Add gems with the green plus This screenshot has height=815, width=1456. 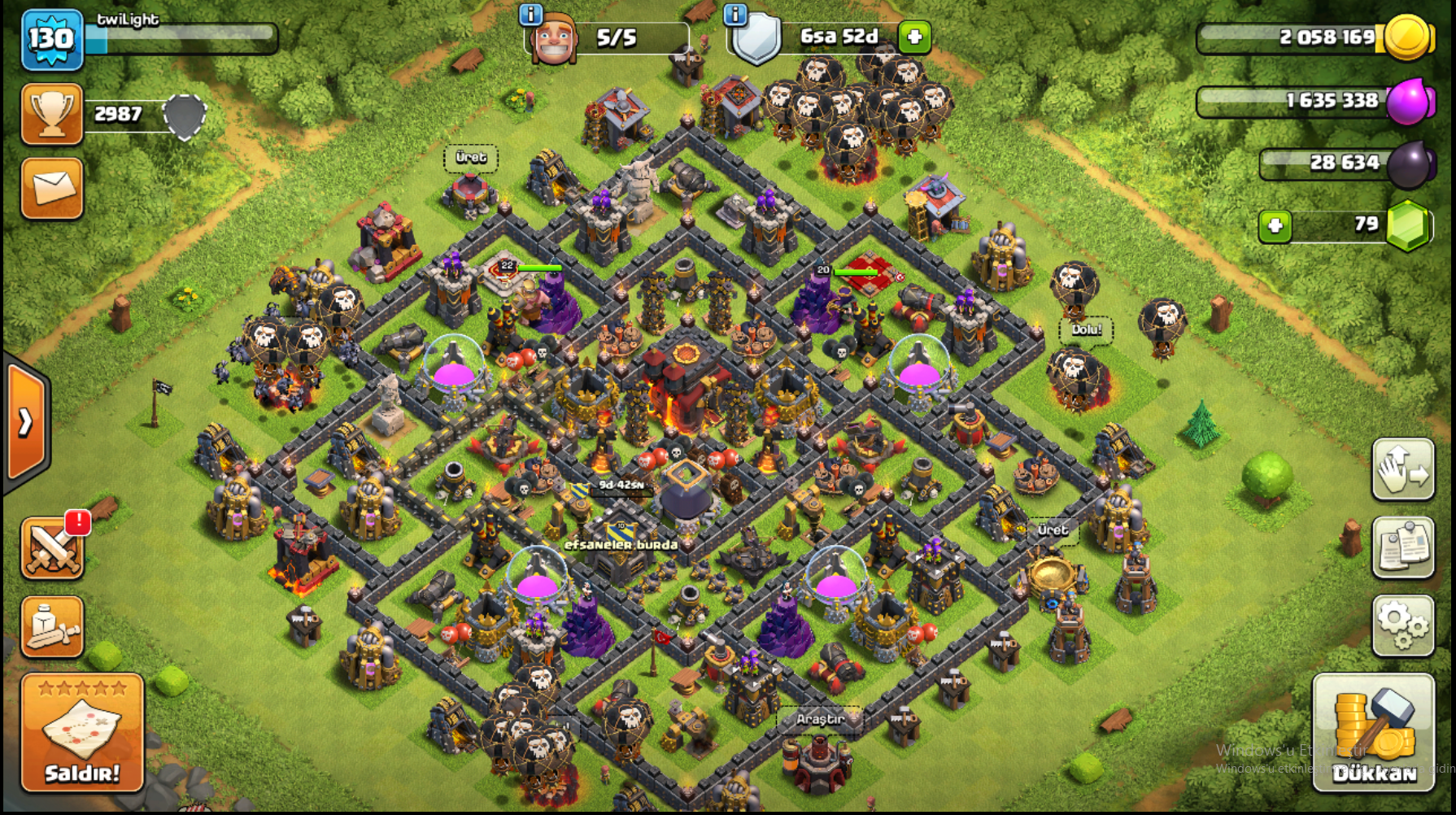point(1275,225)
